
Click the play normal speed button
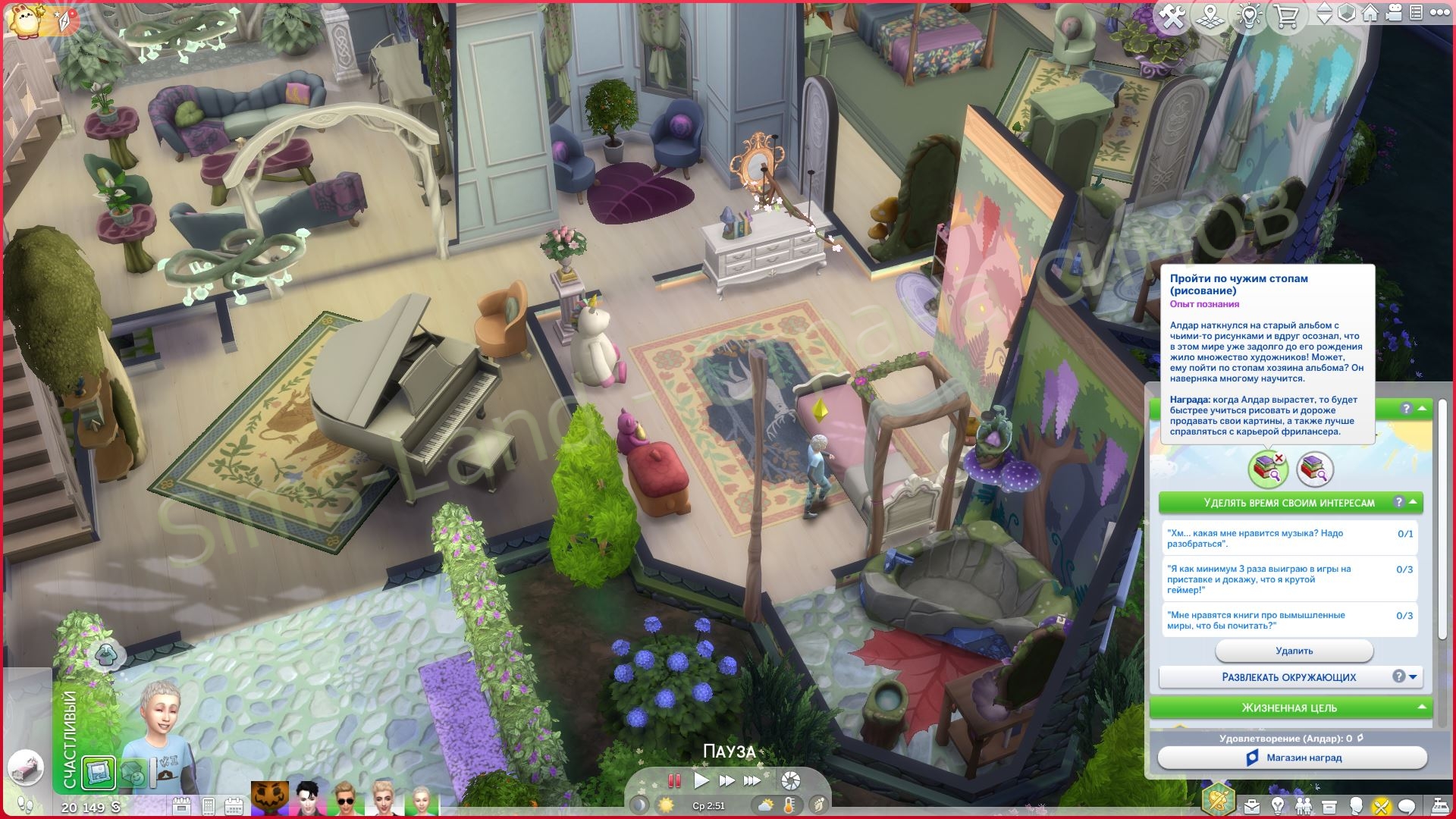tap(701, 780)
